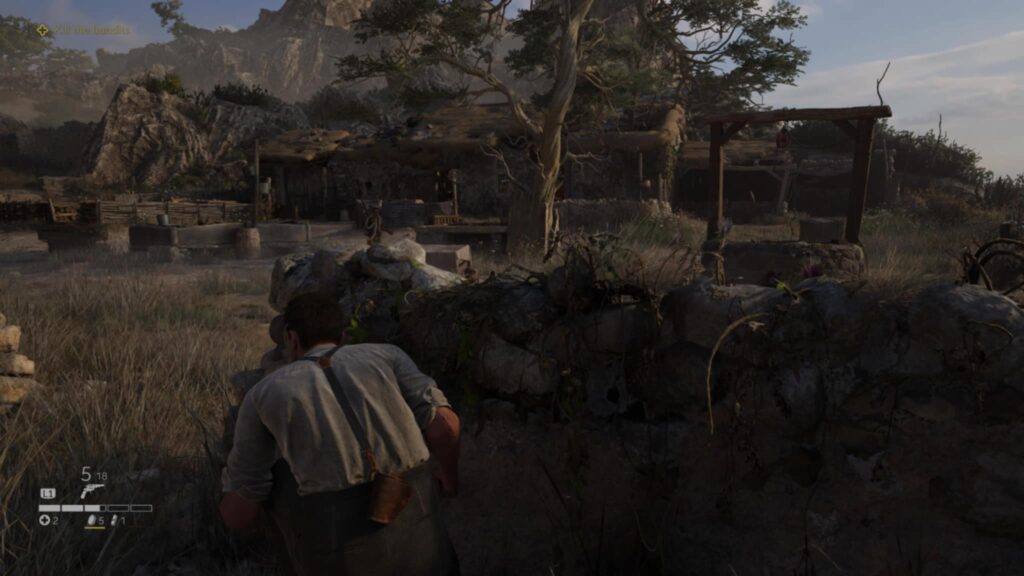Select the revolver weapon icon

pos(92,491)
